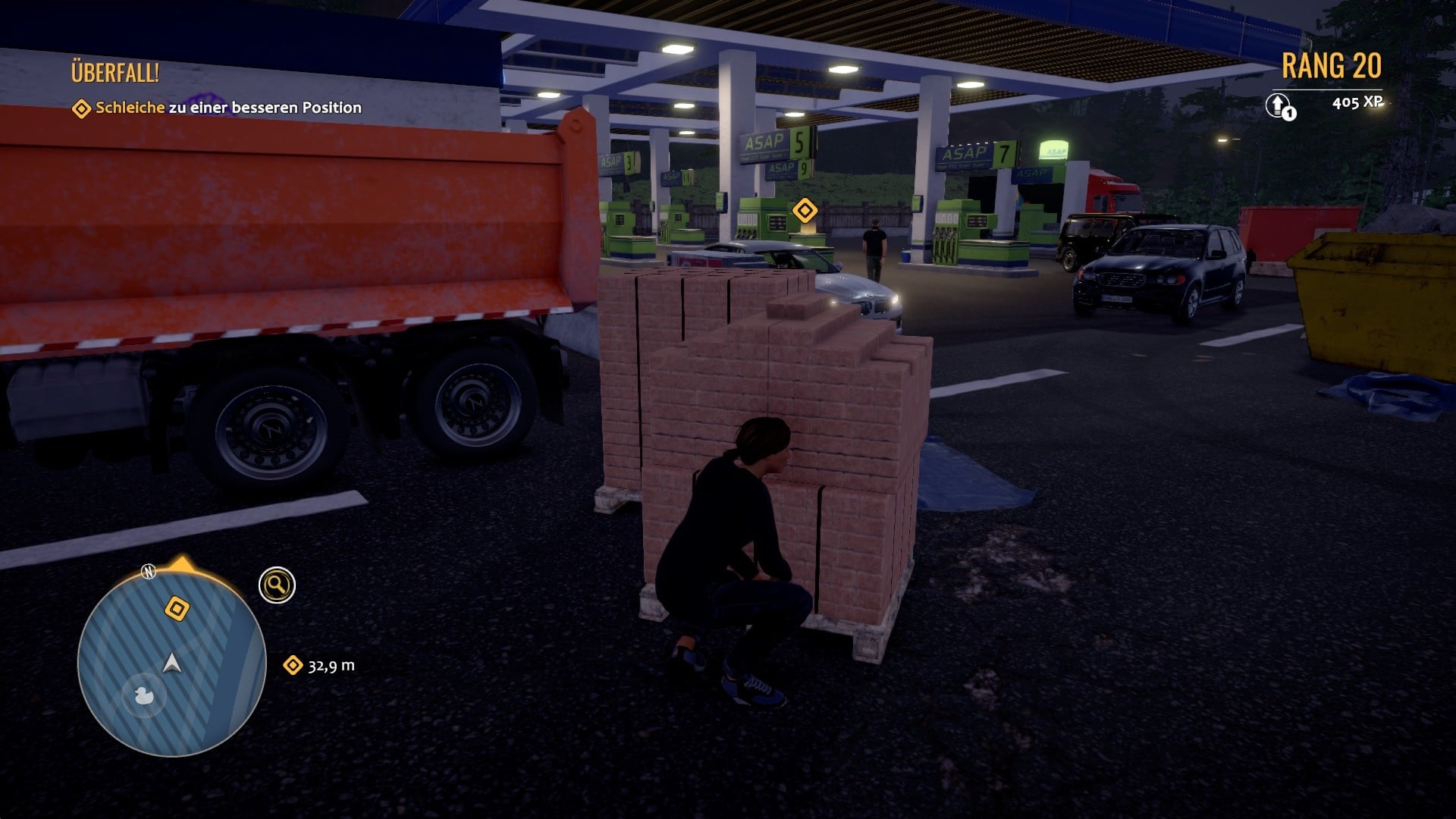Select the floating waypoint marker at the pumps
Image resolution: width=1456 pixels, height=819 pixels.
[804, 209]
